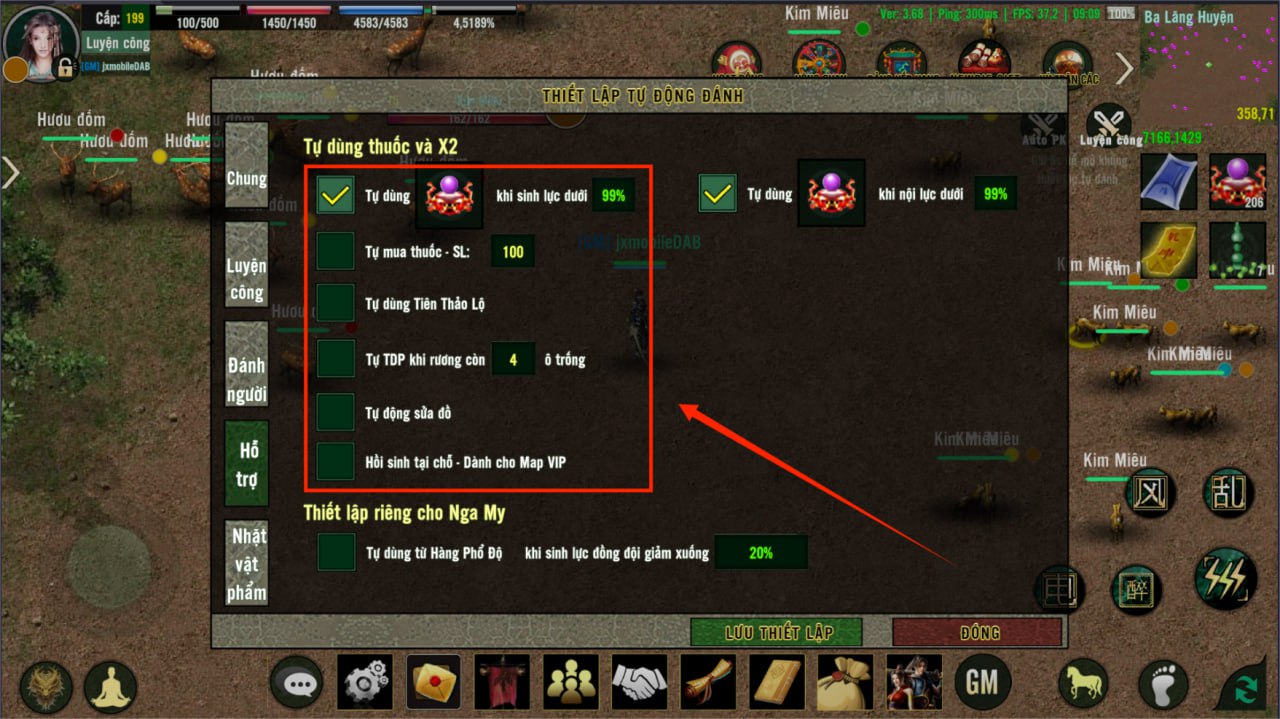The image size is (1280, 719).
Task: Enable Tự dùng Tiên Thảo Lộ checkbox
Action: pos(335,303)
